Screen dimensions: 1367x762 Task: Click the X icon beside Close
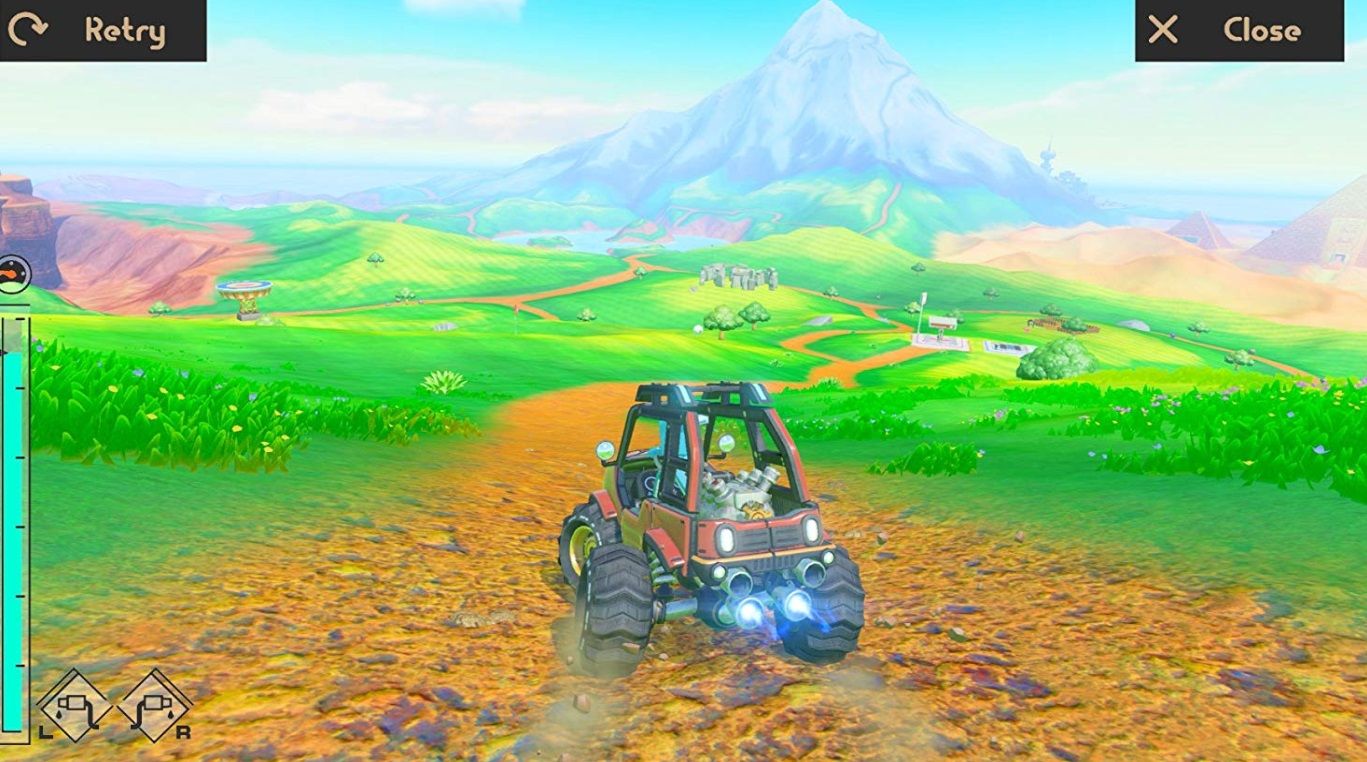1161,30
